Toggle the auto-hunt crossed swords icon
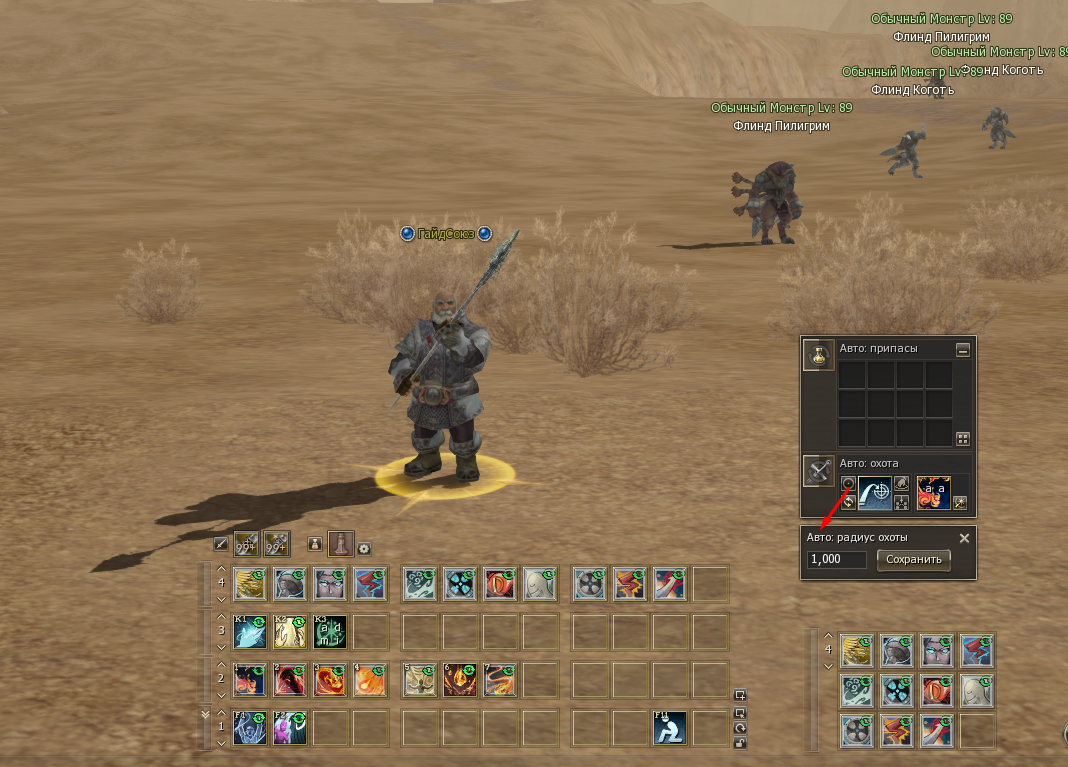This screenshot has width=1068, height=767. tap(819, 471)
